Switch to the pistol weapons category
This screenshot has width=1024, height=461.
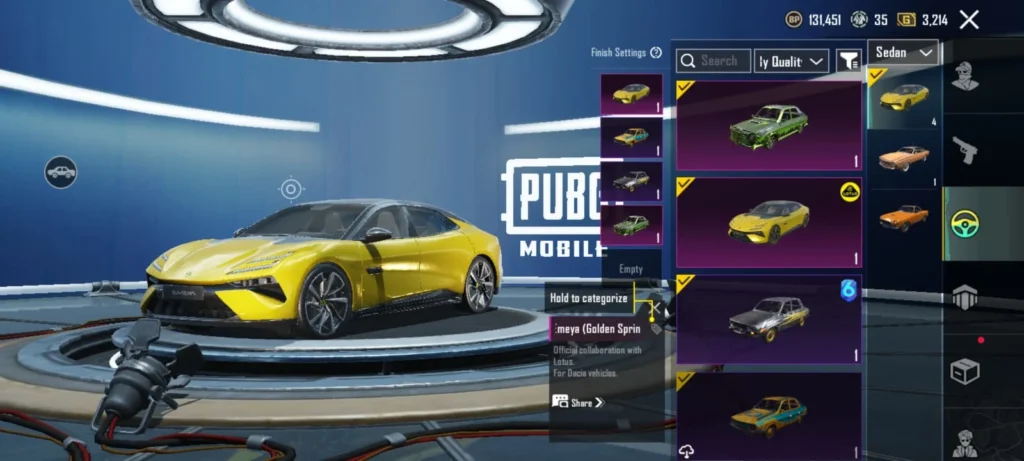point(965,150)
